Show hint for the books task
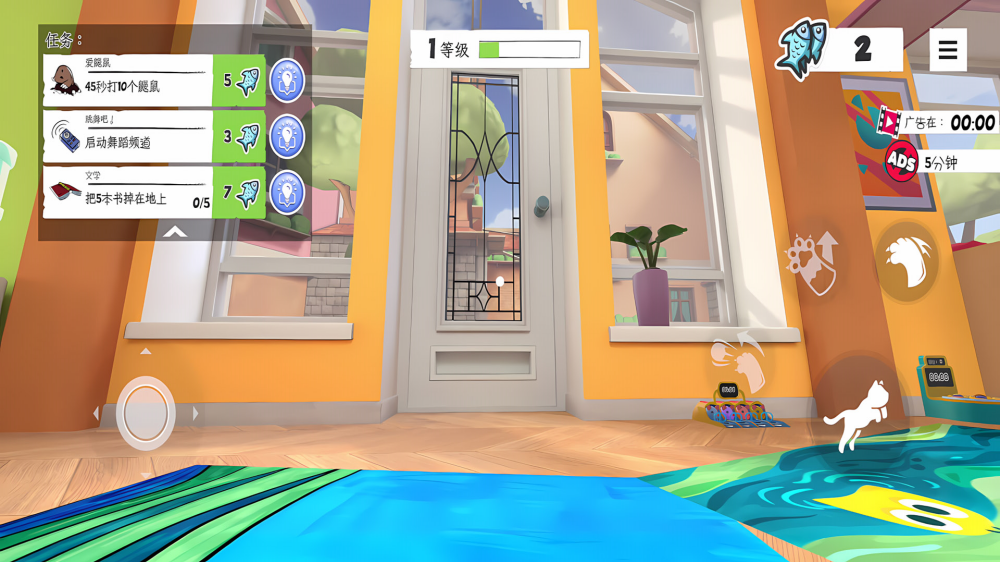1000x562 pixels. tap(287, 192)
